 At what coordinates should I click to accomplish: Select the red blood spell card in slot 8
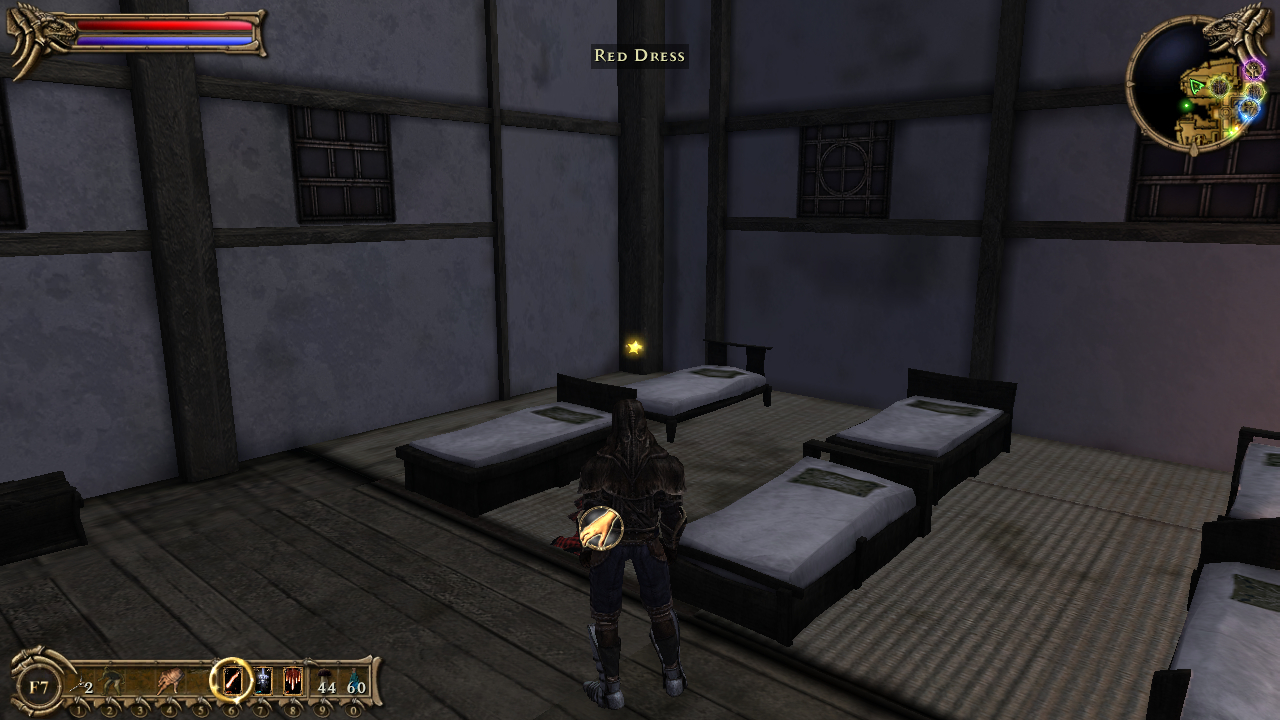pos(292,682)
